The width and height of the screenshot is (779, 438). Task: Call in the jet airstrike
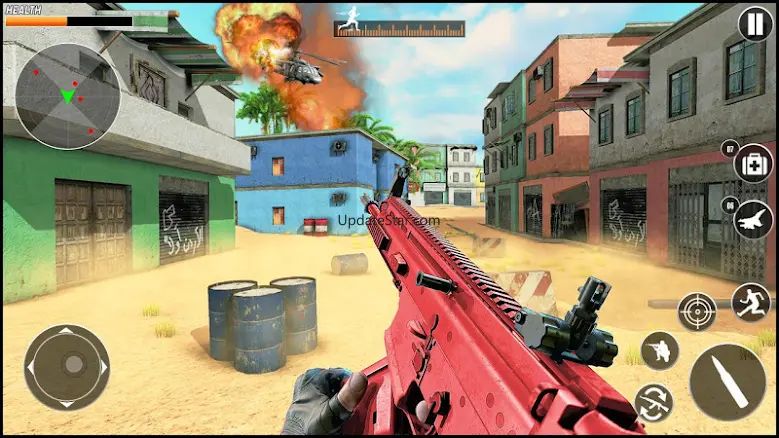click(753, 220)
